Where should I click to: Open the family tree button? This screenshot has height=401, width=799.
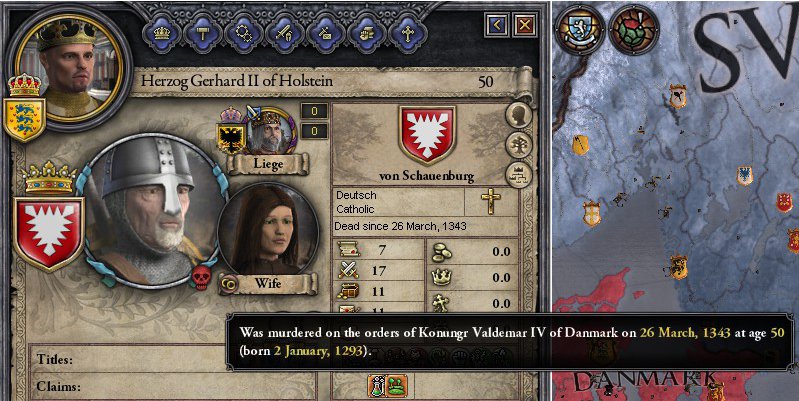point(518,145)
